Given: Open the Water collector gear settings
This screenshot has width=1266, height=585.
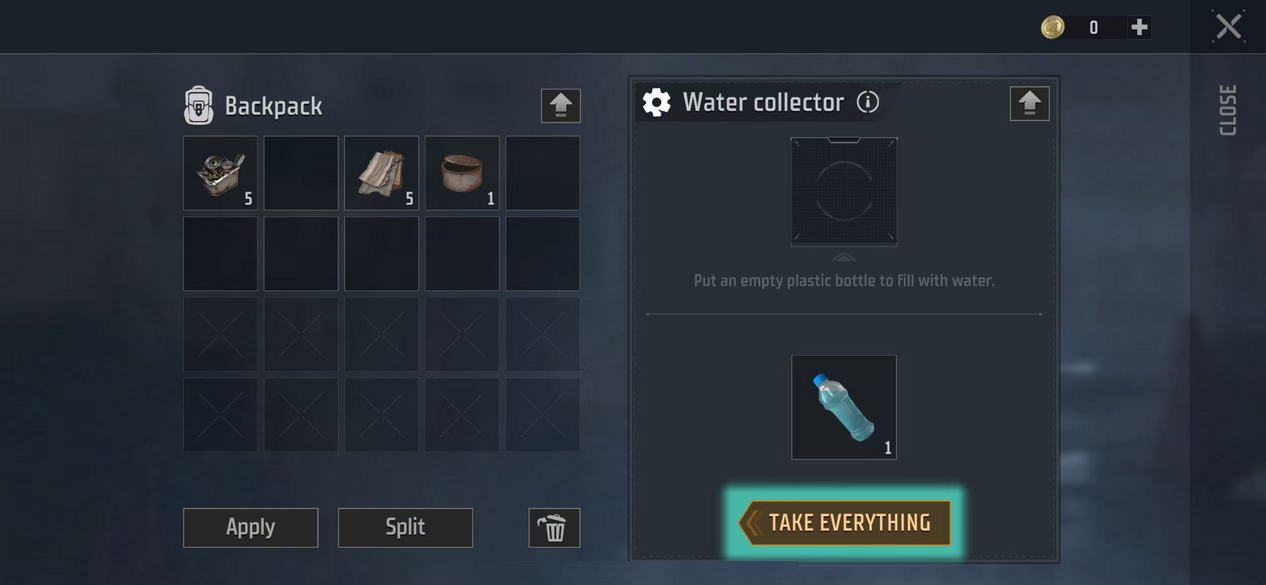Looking at the screenshot, I should pyautogui.click(x=656, y=102).
